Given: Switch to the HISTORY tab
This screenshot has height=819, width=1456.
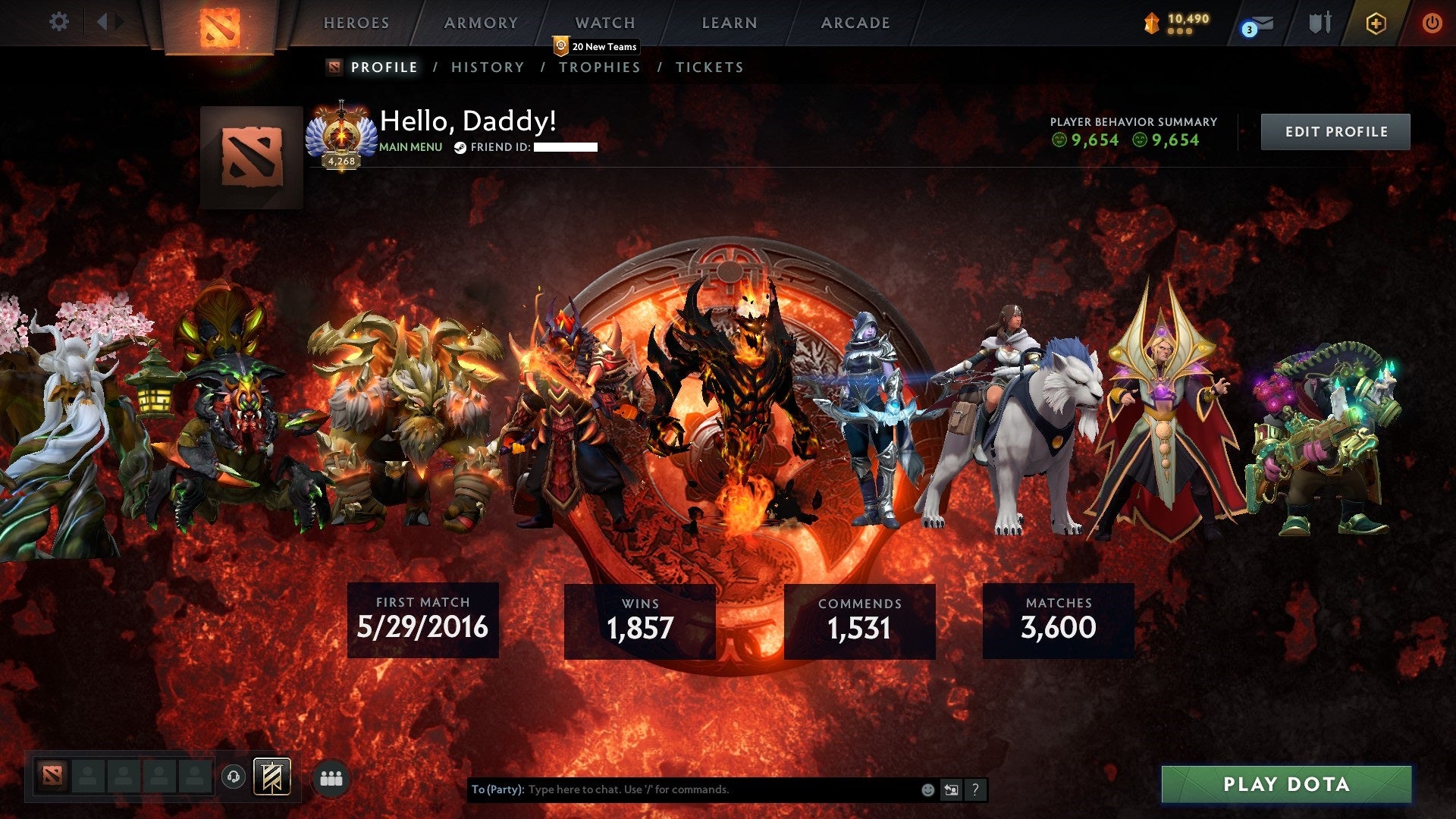Looking at the screenshot, I should tap(487, 67).
